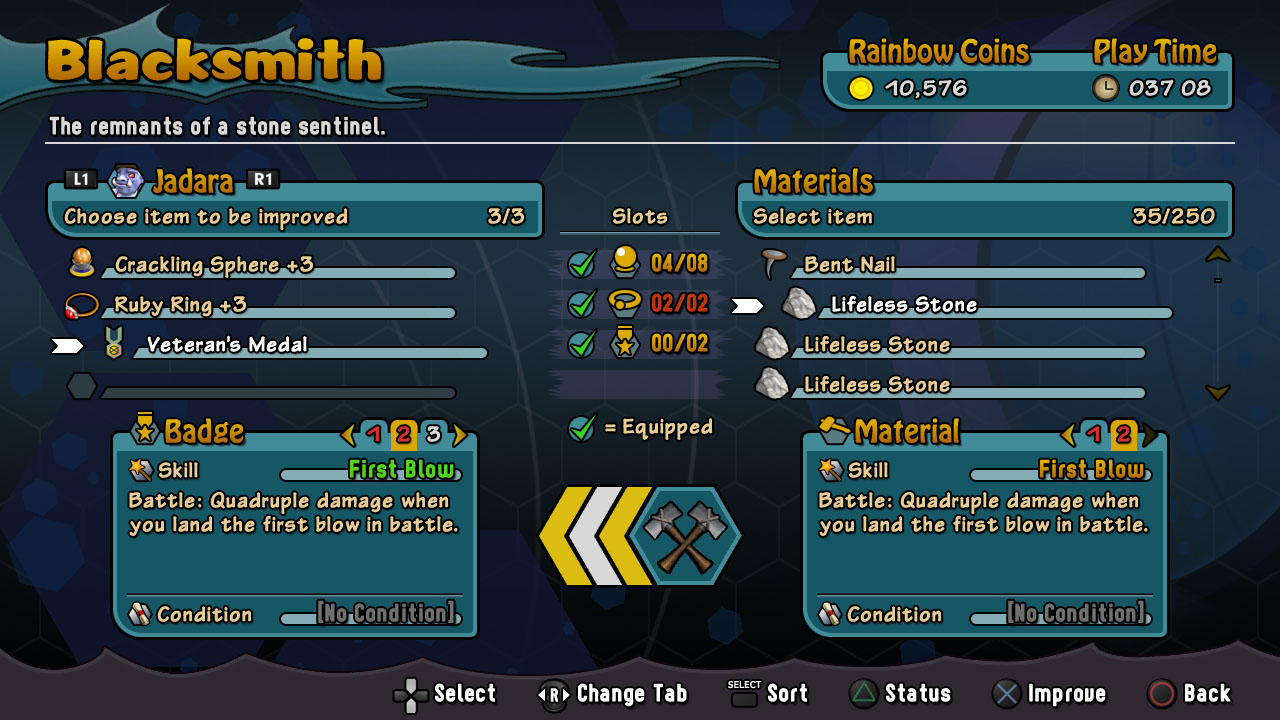This screenshot has height=720, width=1280.
Task: Click the Material panel's right arrow
Action: pyautogui.click(x=1151, y=434)
